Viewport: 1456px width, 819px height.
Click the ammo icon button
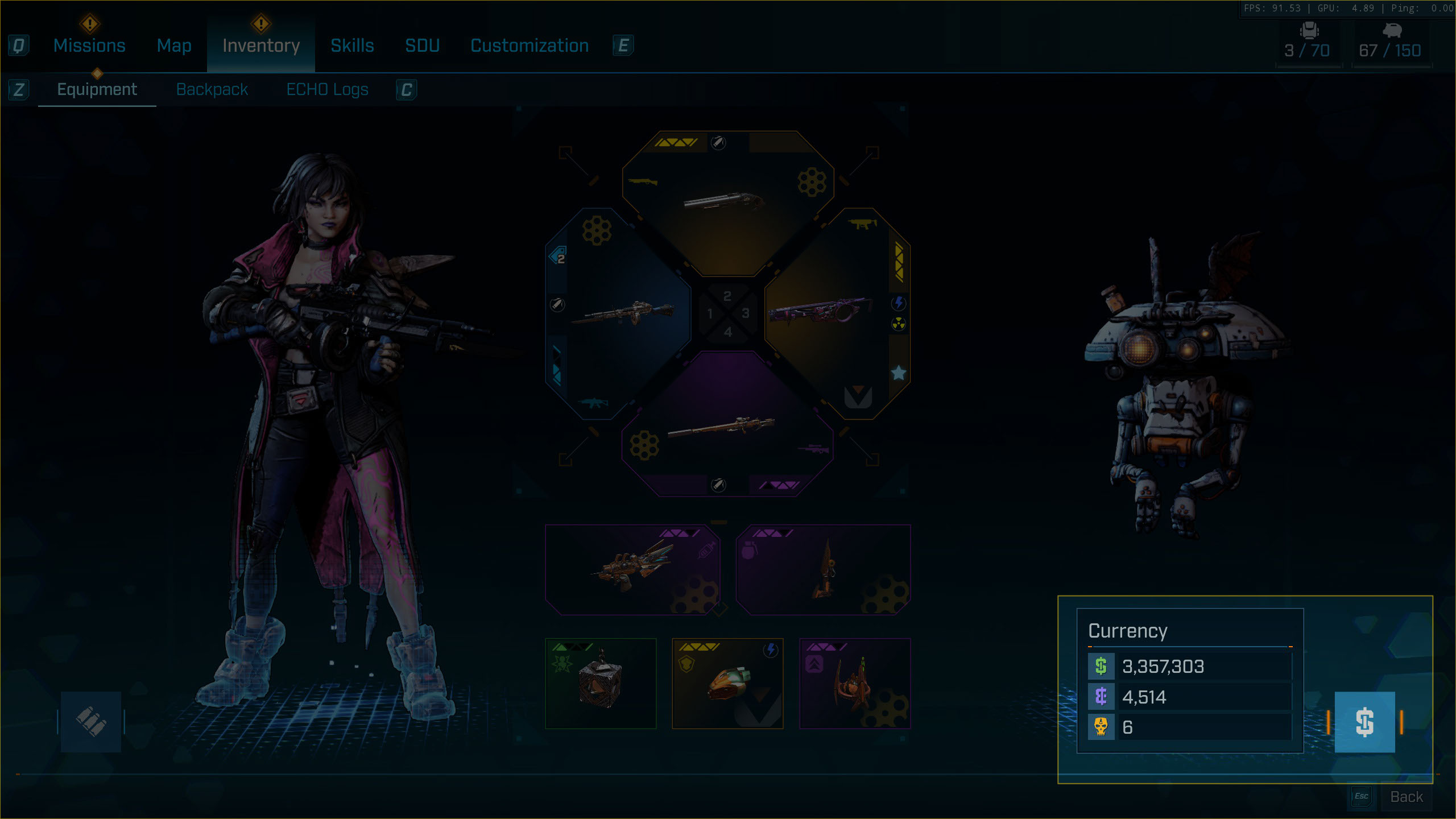[x=91, y=722]
